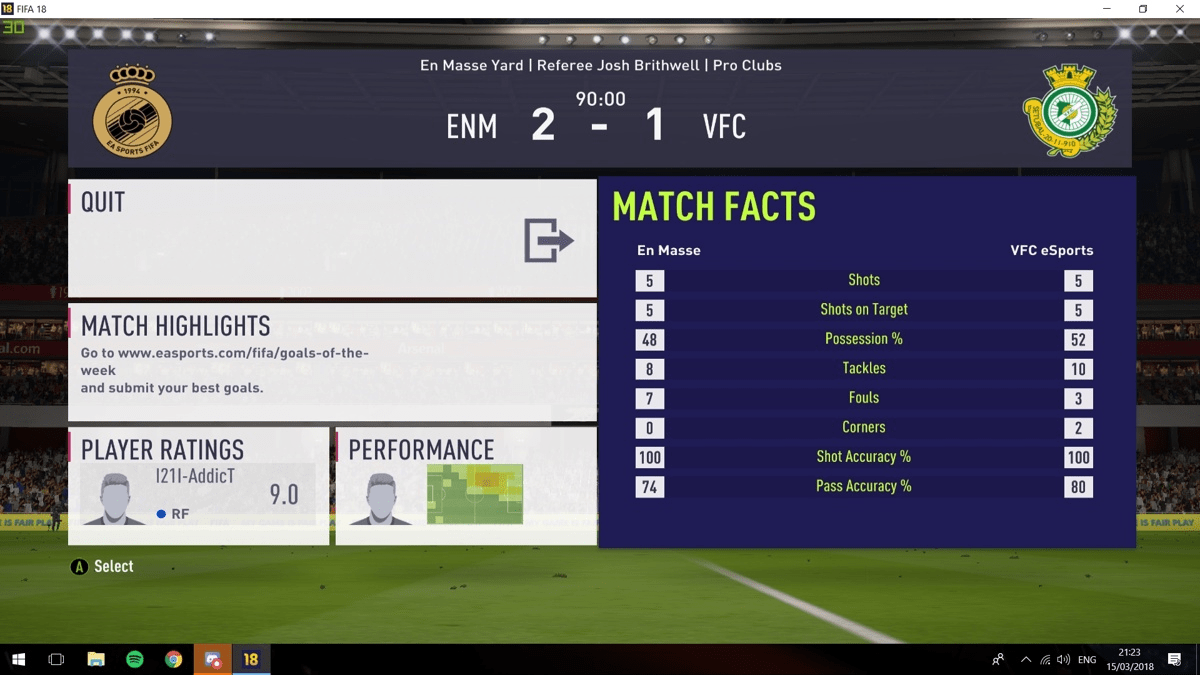This screenshot has height=675, width=1200.
Task: Open the Player Ratings tile
Action: [x=198, y=486]
